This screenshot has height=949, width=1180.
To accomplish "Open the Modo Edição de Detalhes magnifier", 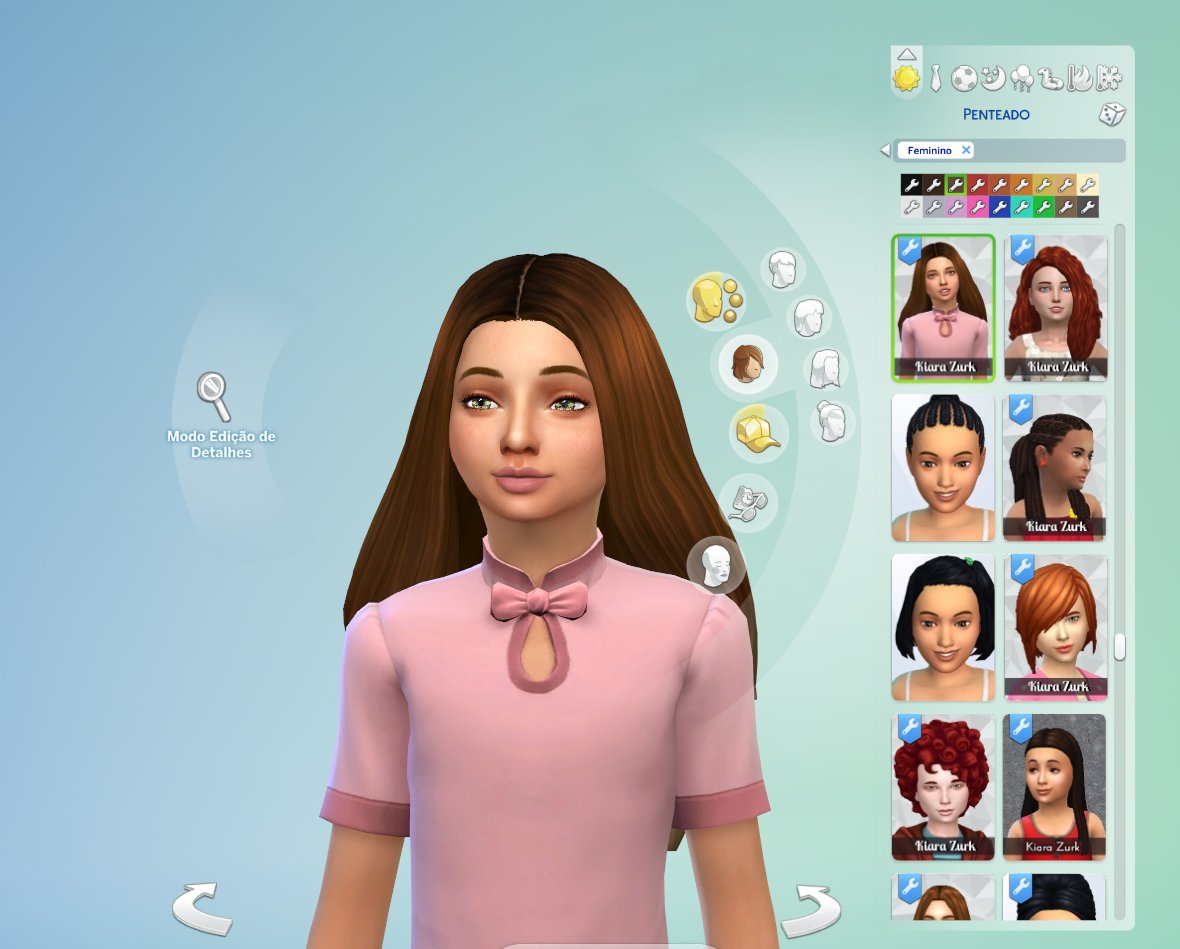I will [214, 397].
